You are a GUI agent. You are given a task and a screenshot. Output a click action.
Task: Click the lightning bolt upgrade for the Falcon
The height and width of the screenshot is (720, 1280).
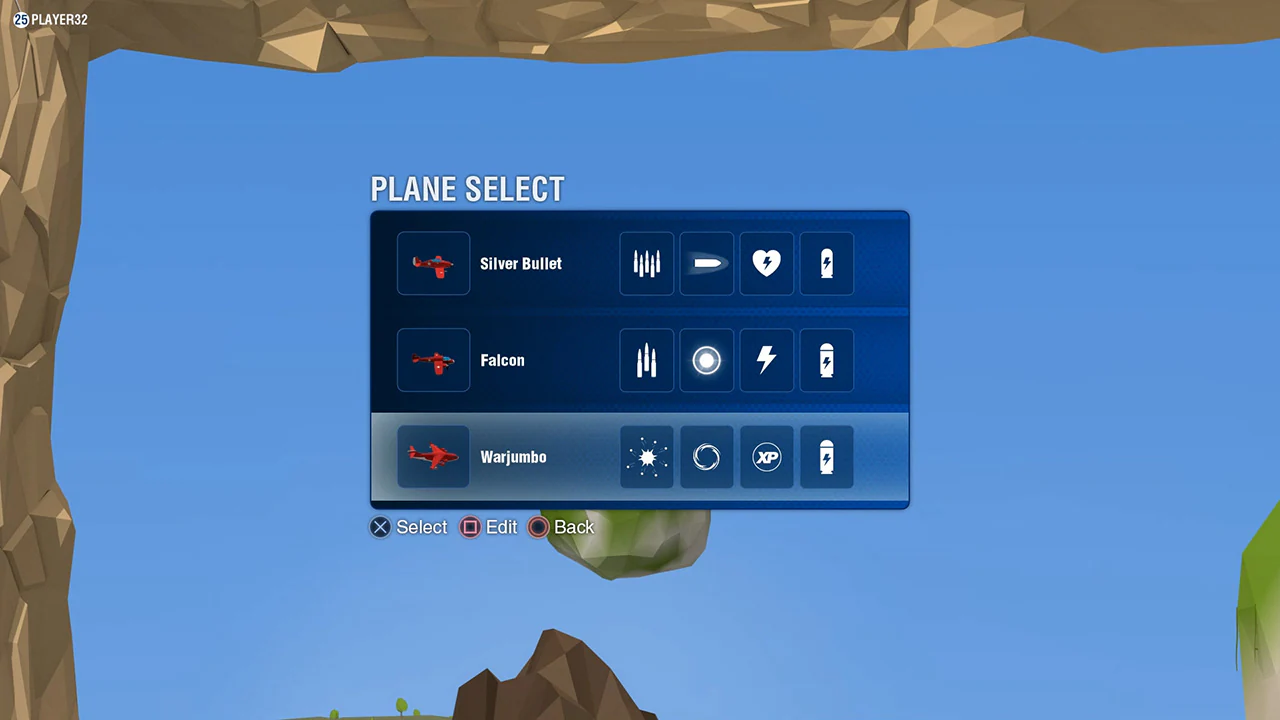tap(766, 360)
